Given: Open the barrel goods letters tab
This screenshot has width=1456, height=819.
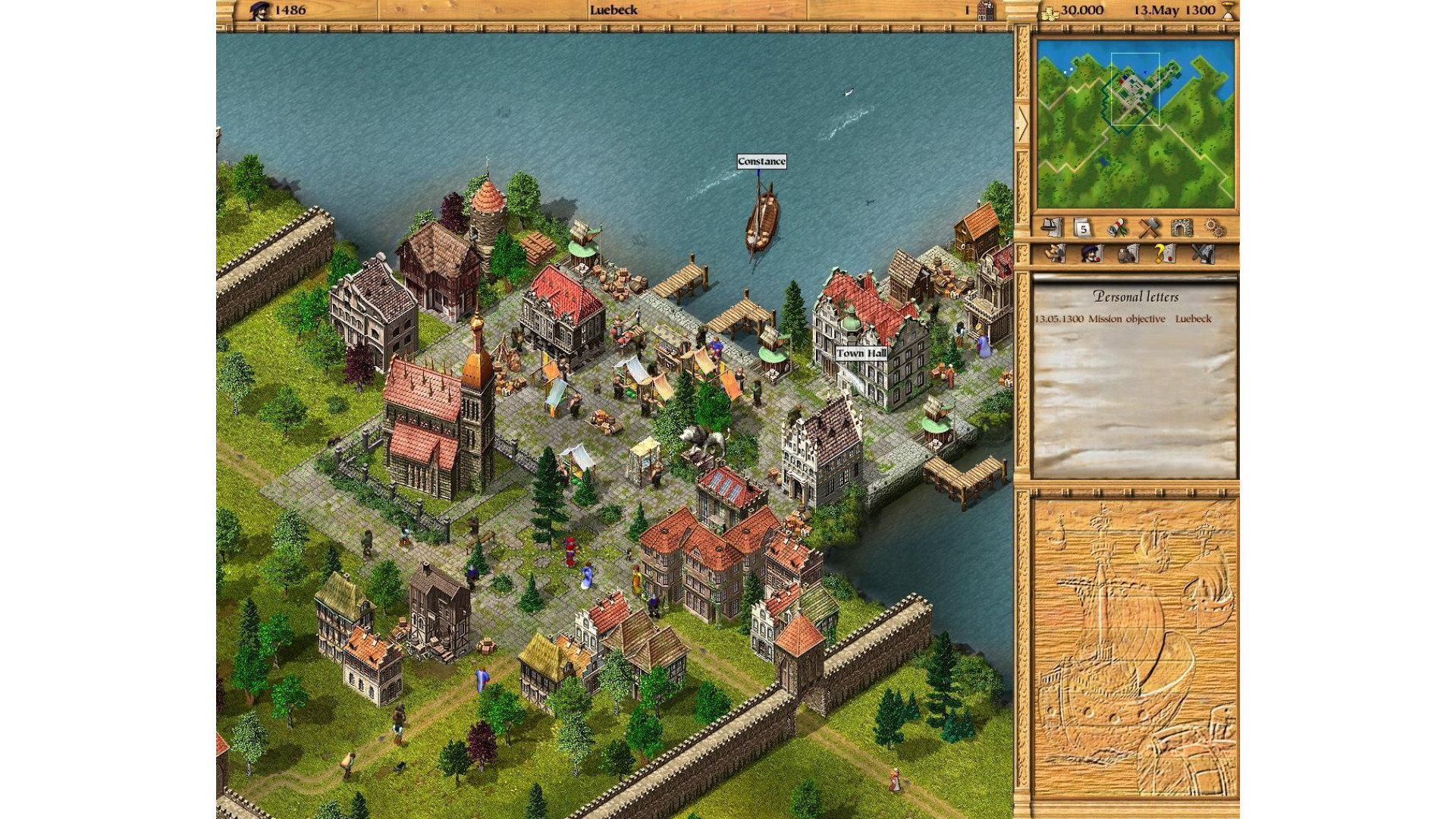Looking at the screenshot, I should (x=1128, y=253).
